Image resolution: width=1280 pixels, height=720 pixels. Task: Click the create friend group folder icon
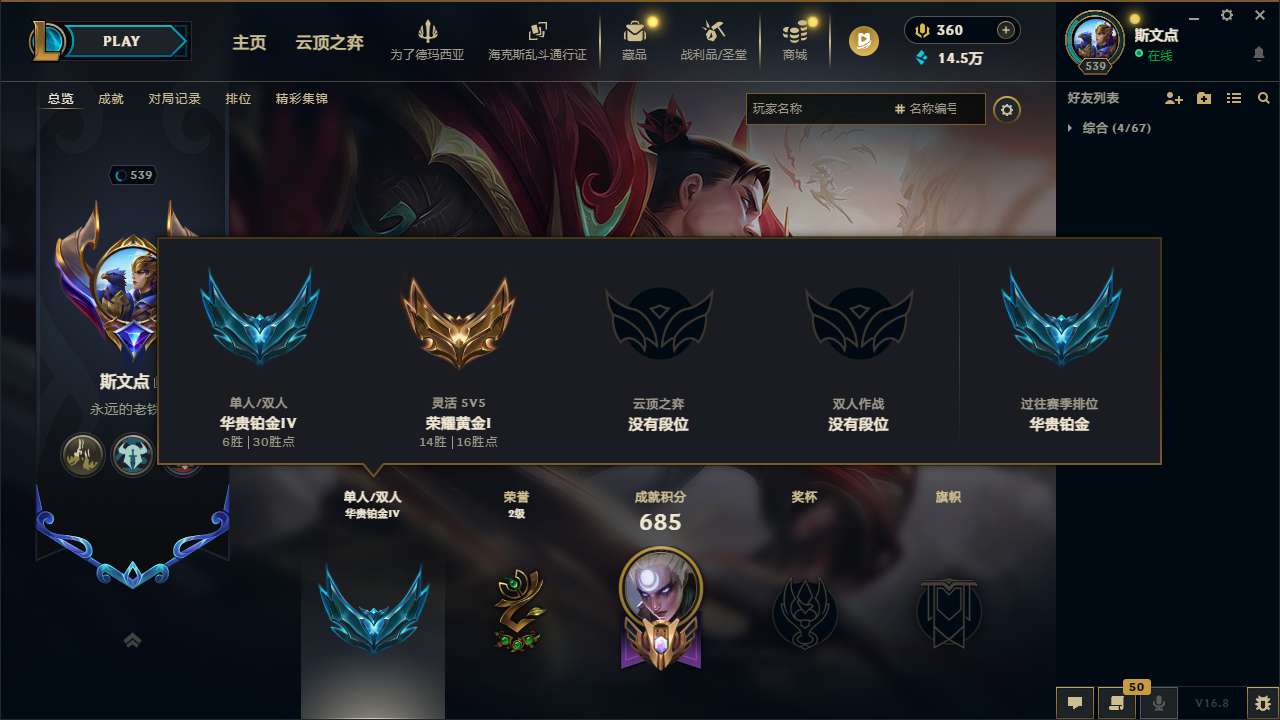1203,98
